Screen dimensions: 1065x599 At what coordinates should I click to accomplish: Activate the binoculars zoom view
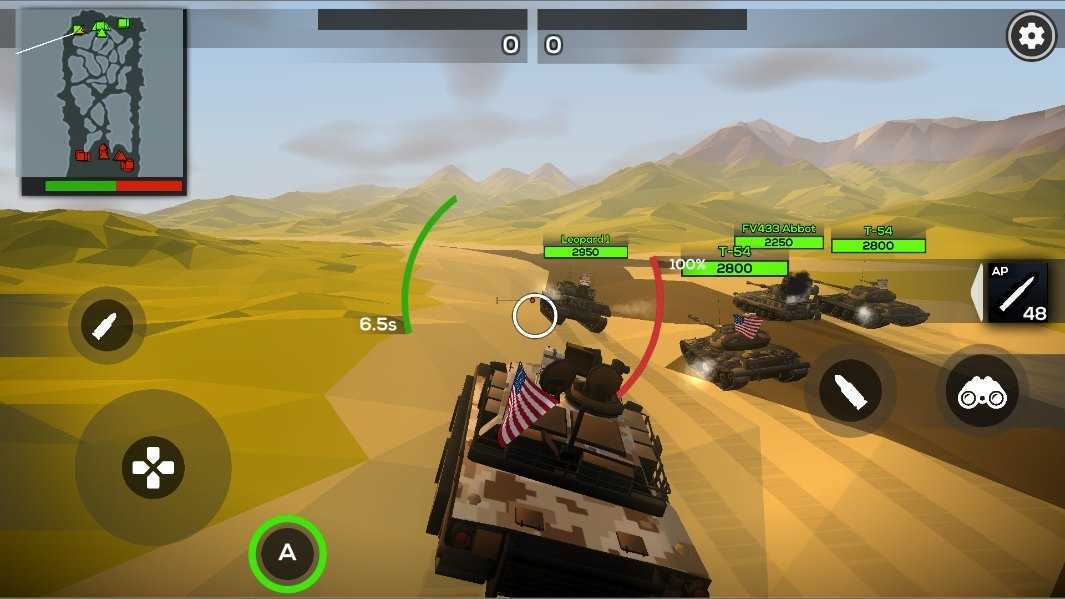tap(982, 394)
